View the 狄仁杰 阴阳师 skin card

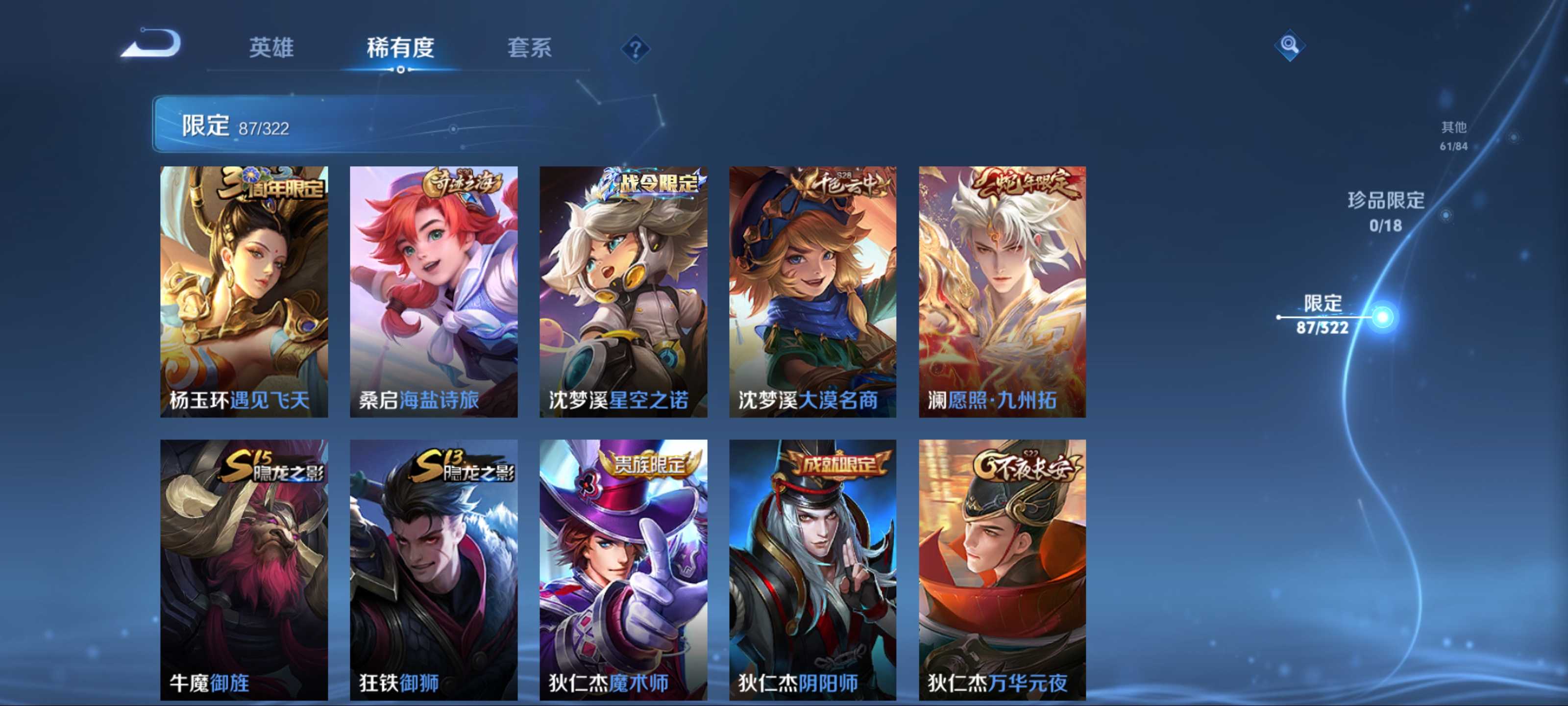point(812,570)
